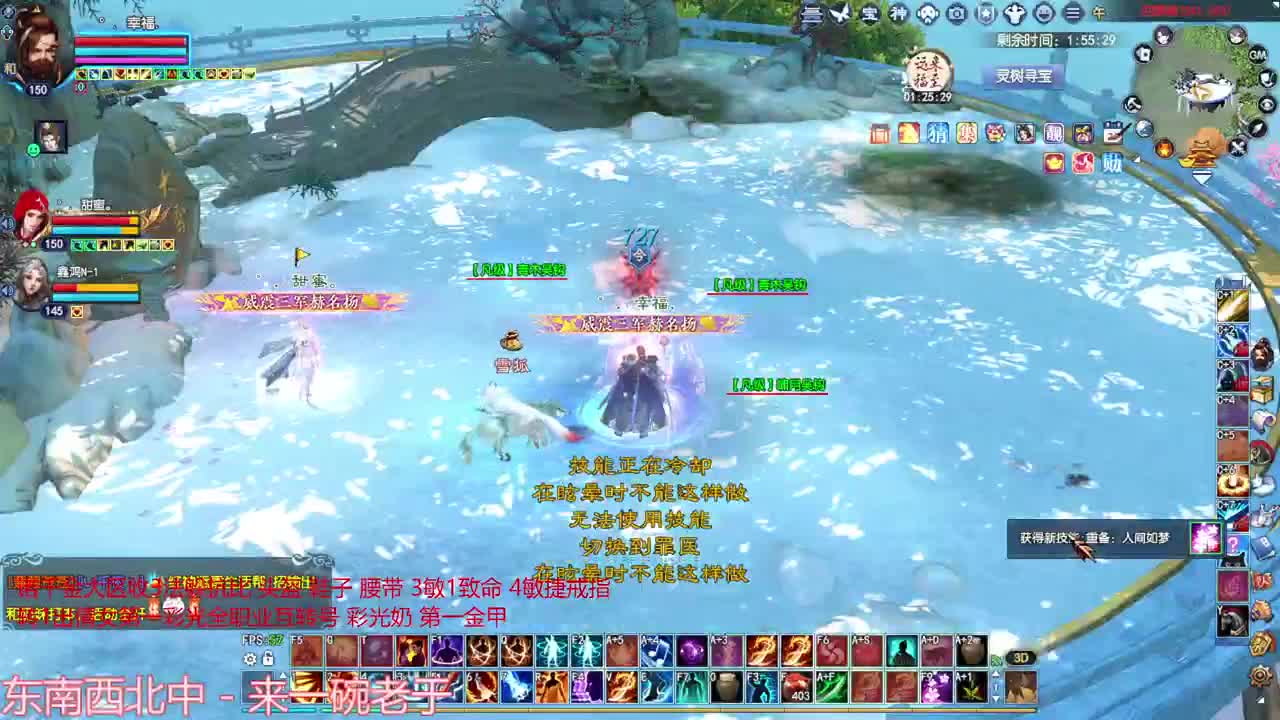Viewport: 1280px width, 720px height.
Task: Toggle the lock icon next to the FPS counter
Action: click(x=267, y=656)
